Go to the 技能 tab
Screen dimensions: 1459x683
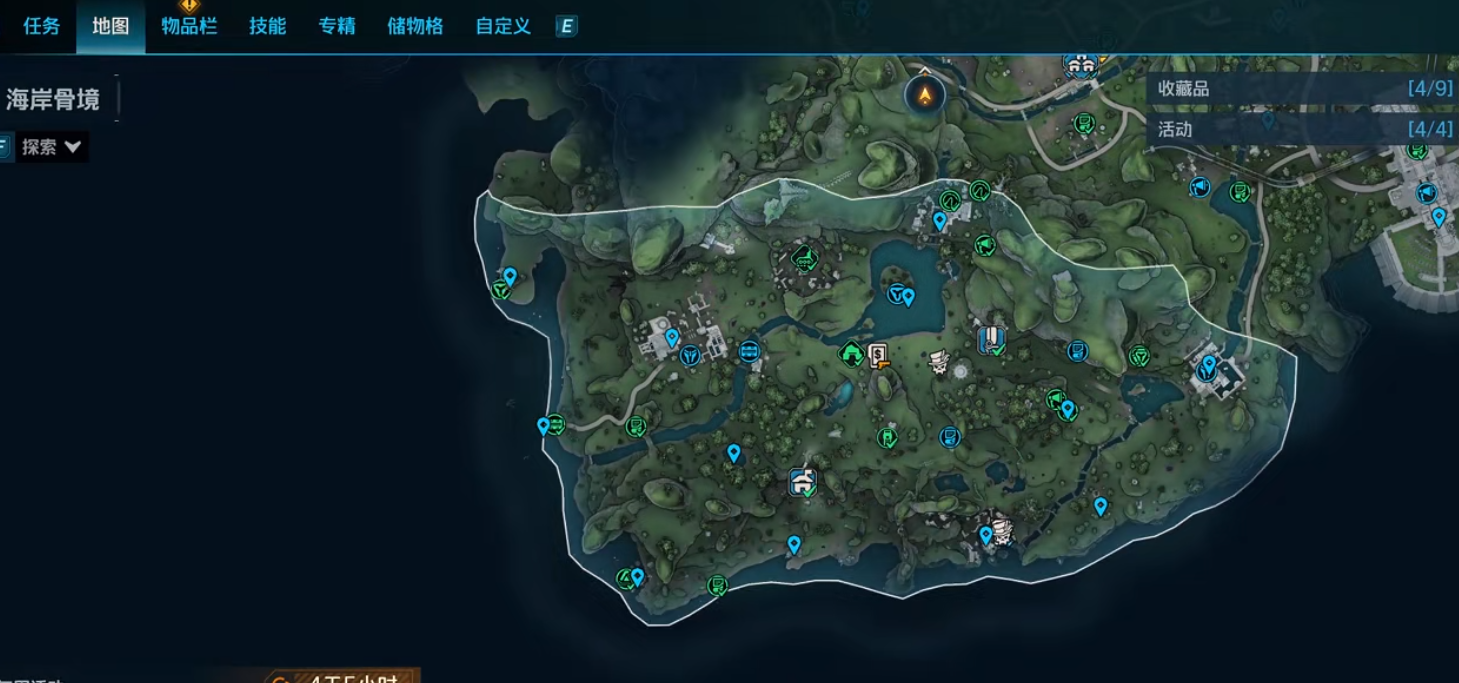click(268, 27)
